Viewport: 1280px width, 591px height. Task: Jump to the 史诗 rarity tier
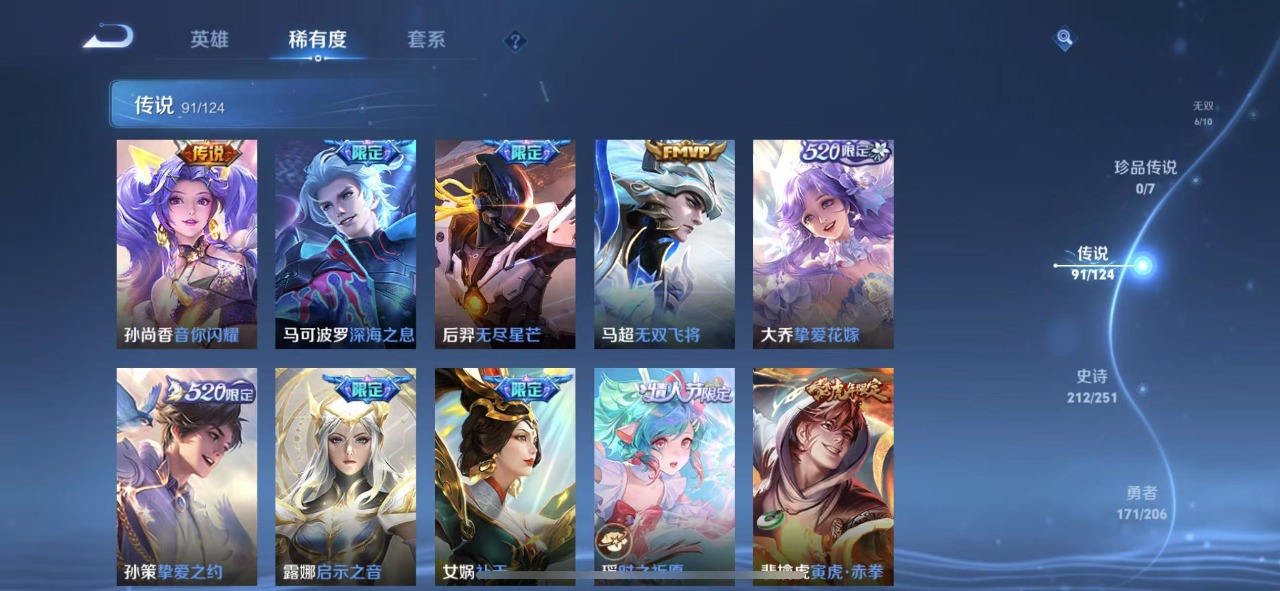1091,385
